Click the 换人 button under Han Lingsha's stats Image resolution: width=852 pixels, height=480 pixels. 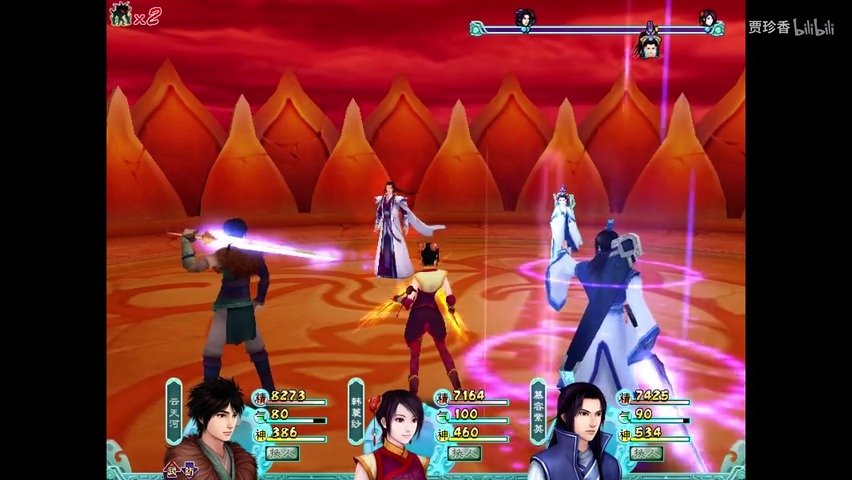(465, 453)
